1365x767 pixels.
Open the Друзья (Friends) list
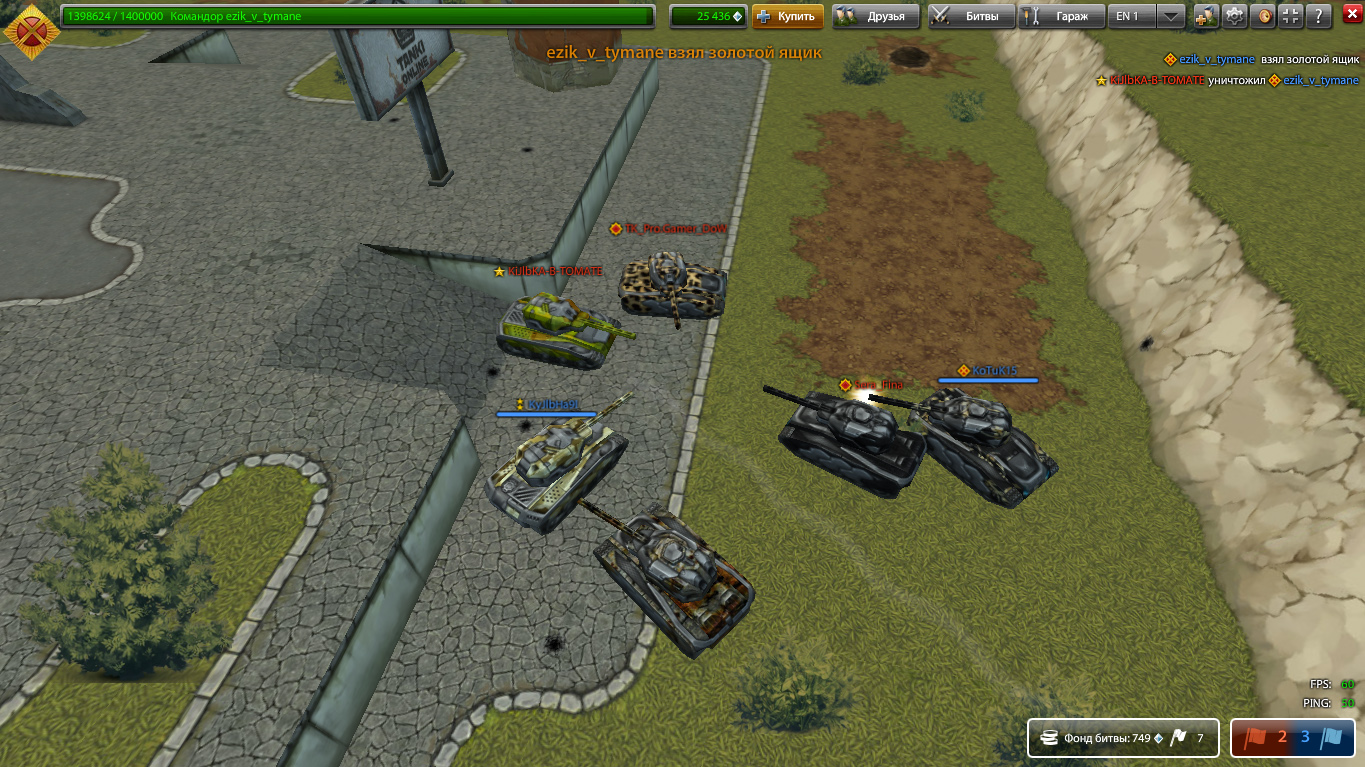point(875,16)
